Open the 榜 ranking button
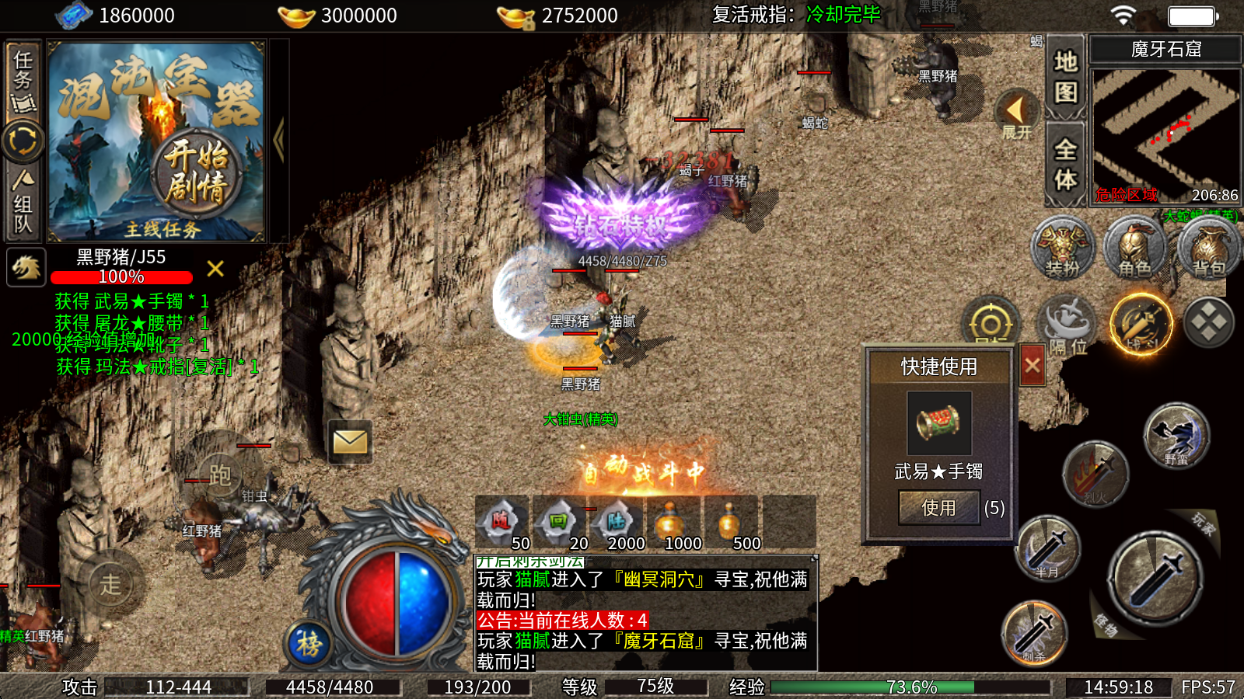 point(309,643)
